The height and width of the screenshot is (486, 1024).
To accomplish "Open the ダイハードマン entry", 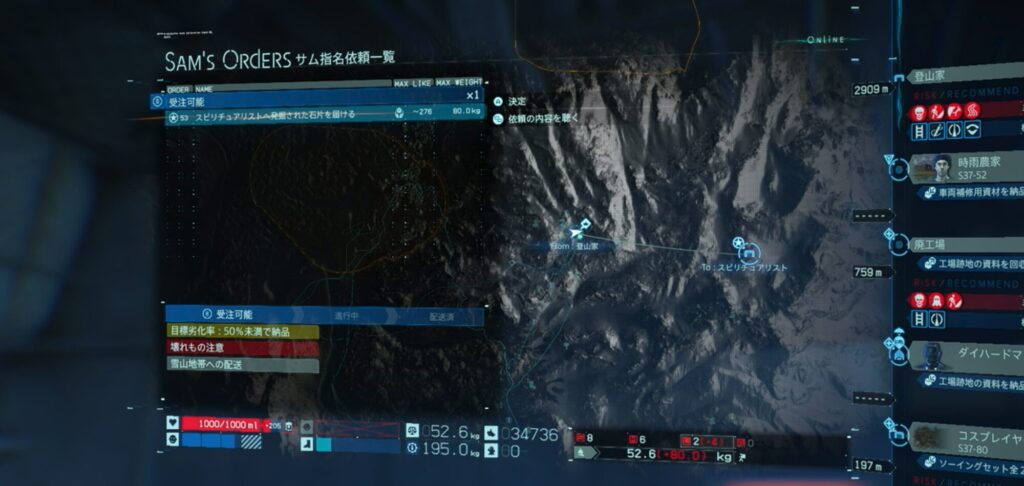I will (970, 353).
